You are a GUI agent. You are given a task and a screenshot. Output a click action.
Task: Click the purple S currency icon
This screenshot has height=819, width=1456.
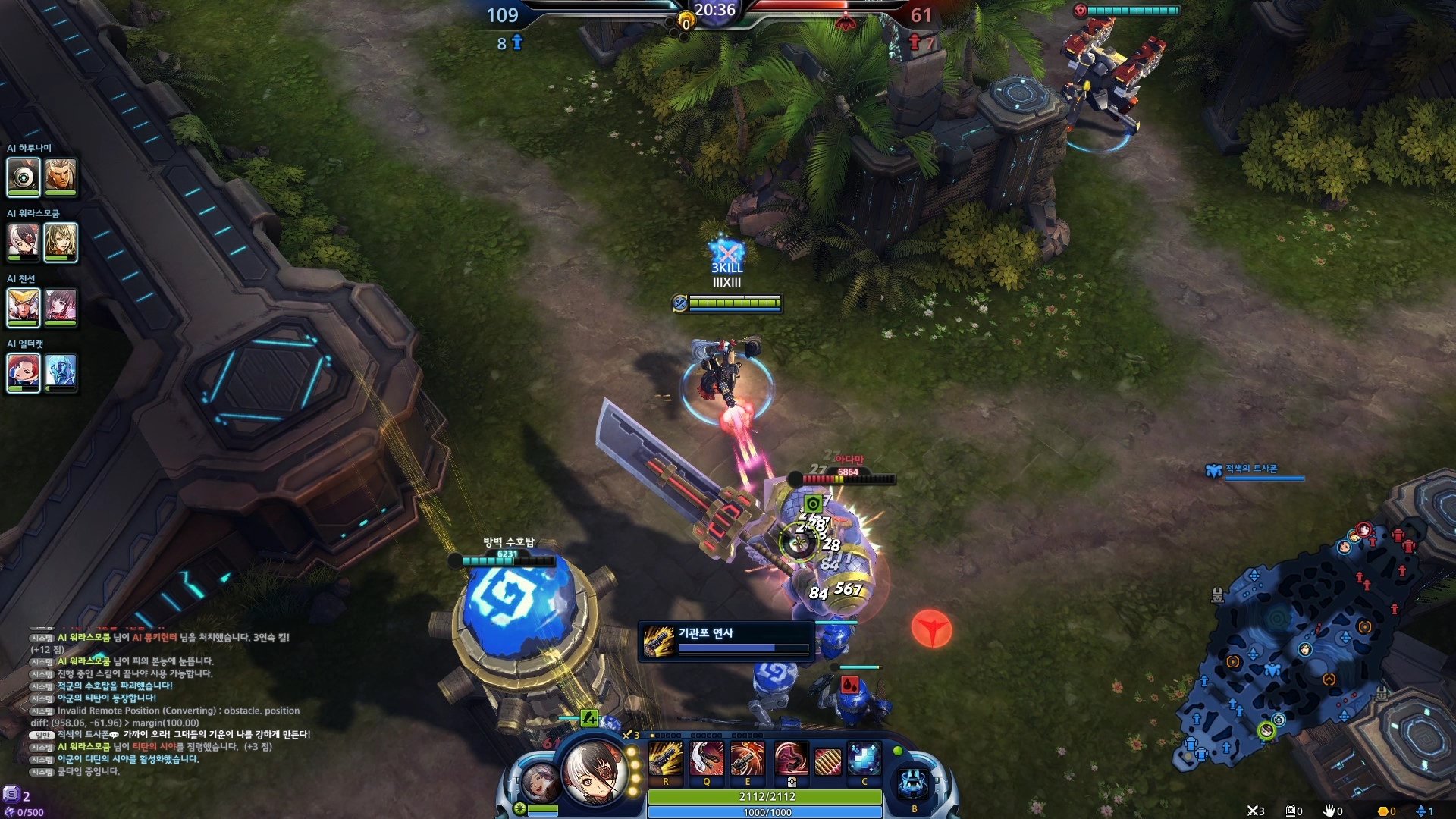tap(11, 795)
